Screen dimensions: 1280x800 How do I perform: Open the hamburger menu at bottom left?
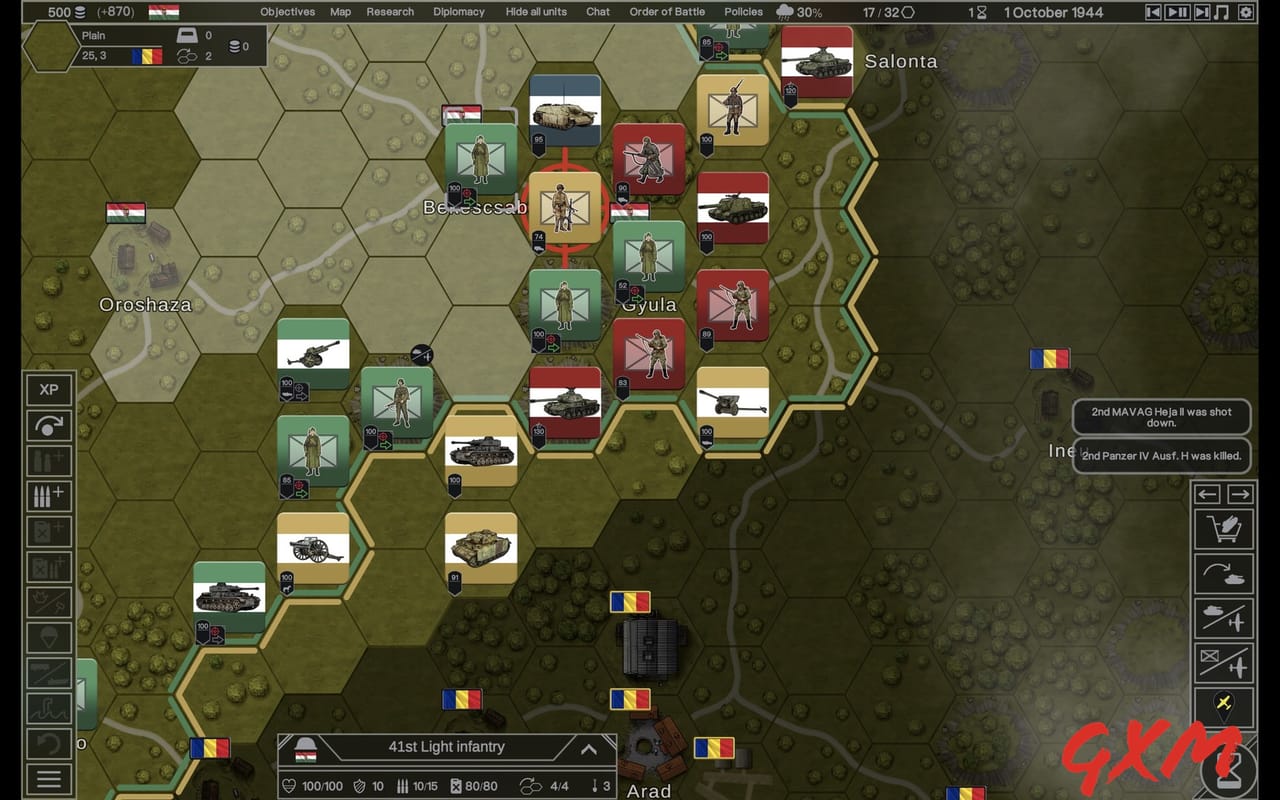[x=49, y=778]
